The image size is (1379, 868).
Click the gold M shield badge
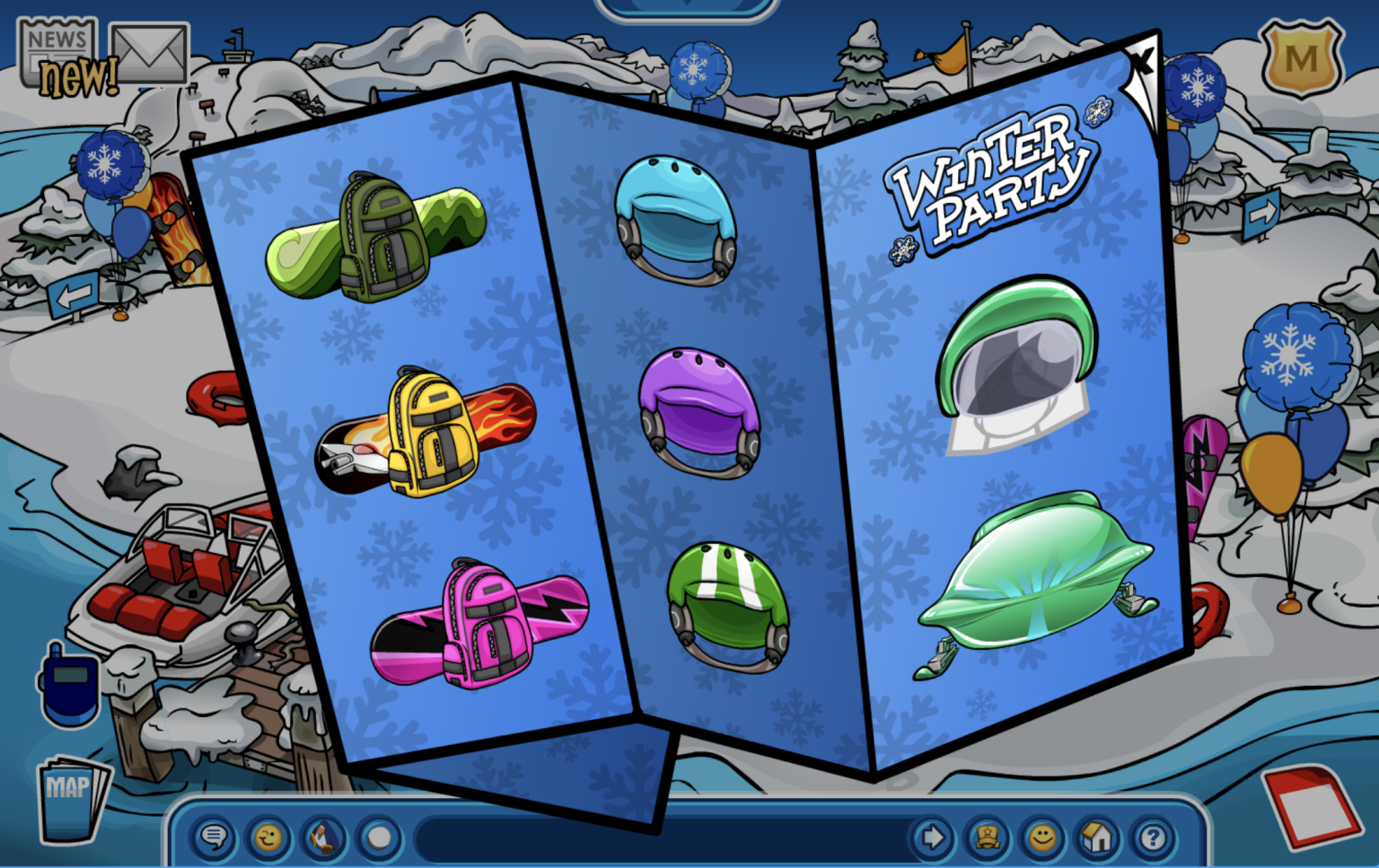pos(1300,59)
